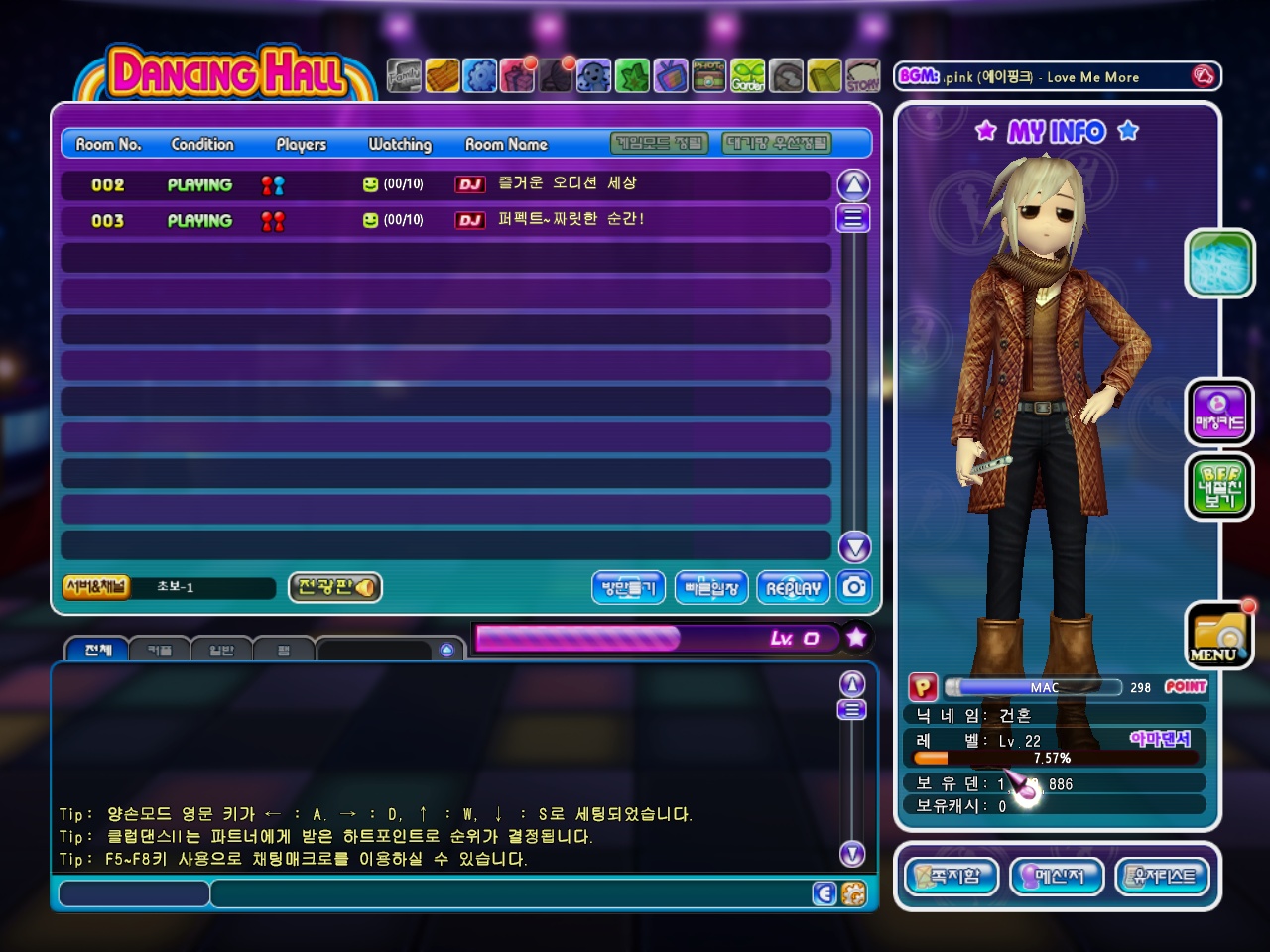
Task: Click the 빠른입장 quick join button
Action: pyautogui.click(x=711, y=588)
